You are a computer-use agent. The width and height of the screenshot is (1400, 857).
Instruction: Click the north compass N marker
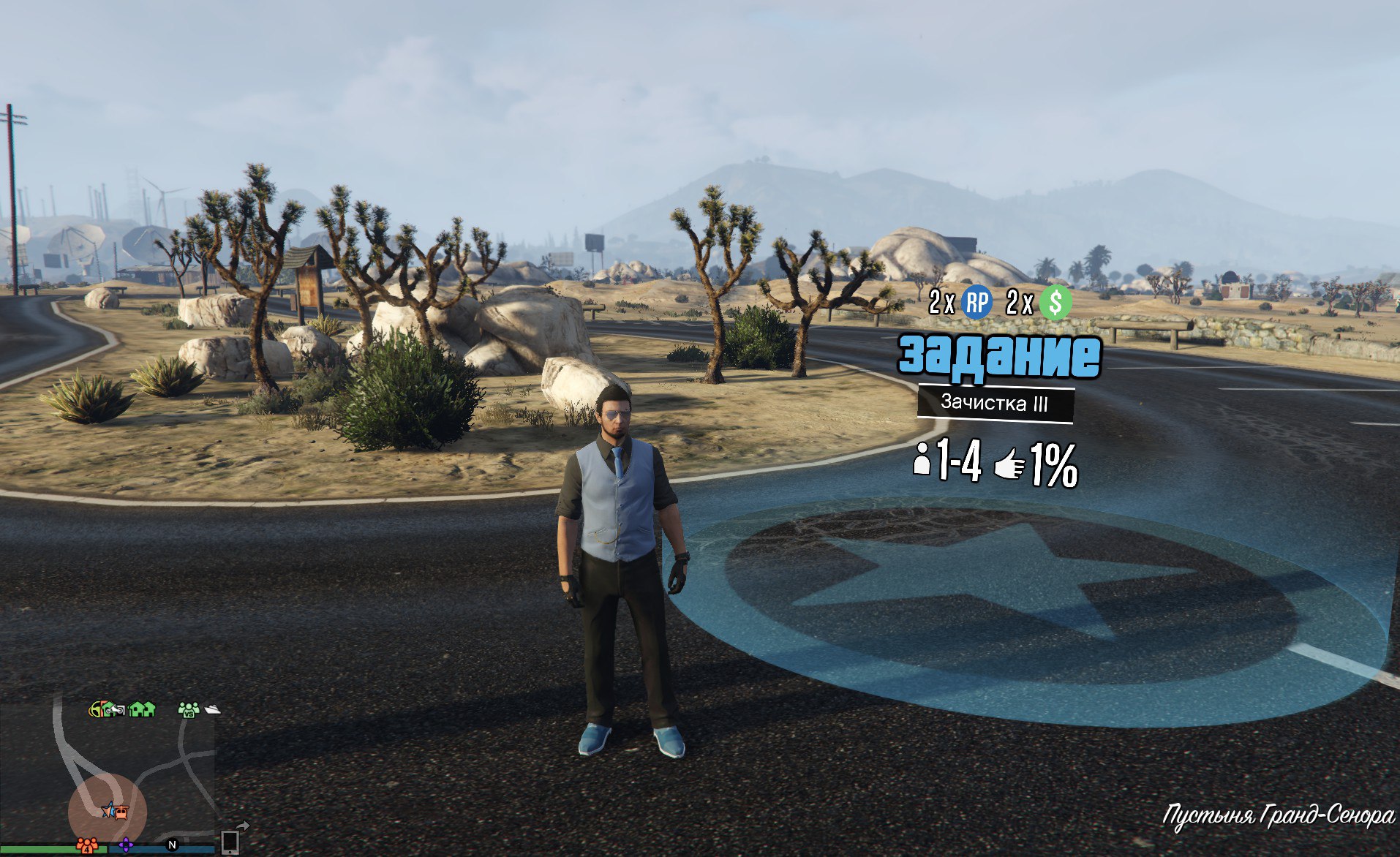tap(173, 845)
